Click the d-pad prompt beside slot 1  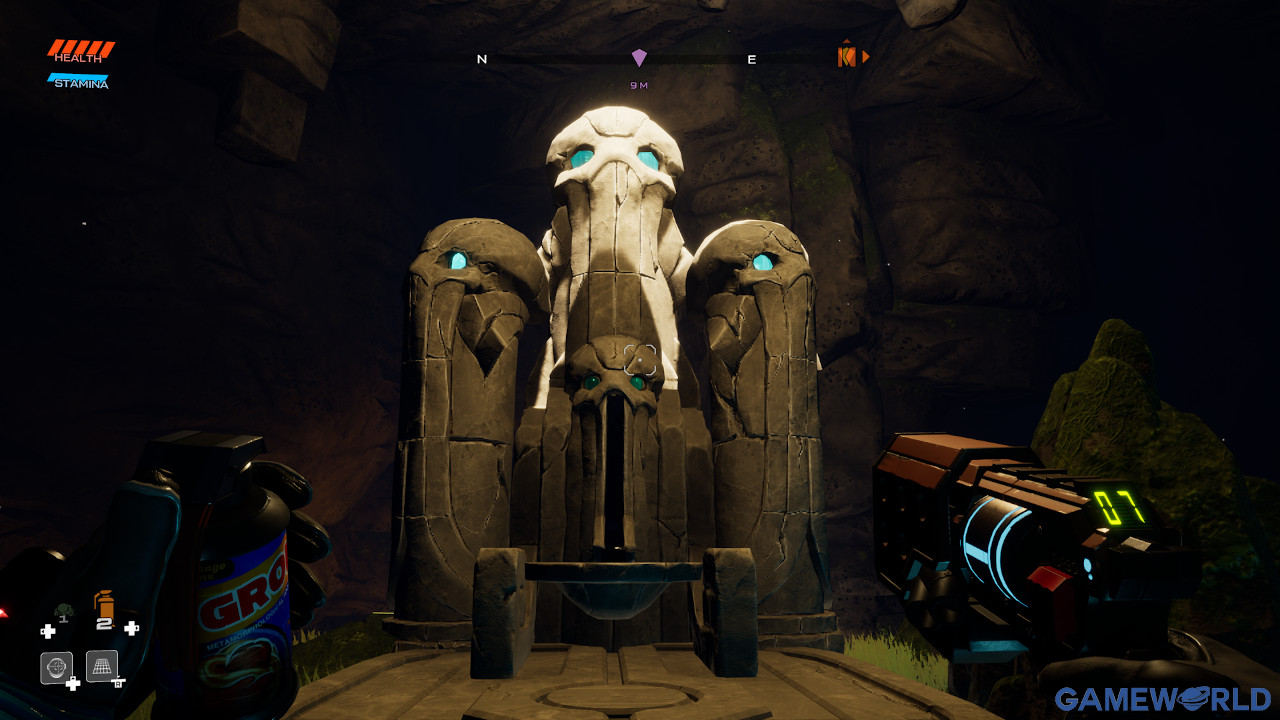(49, 630)
